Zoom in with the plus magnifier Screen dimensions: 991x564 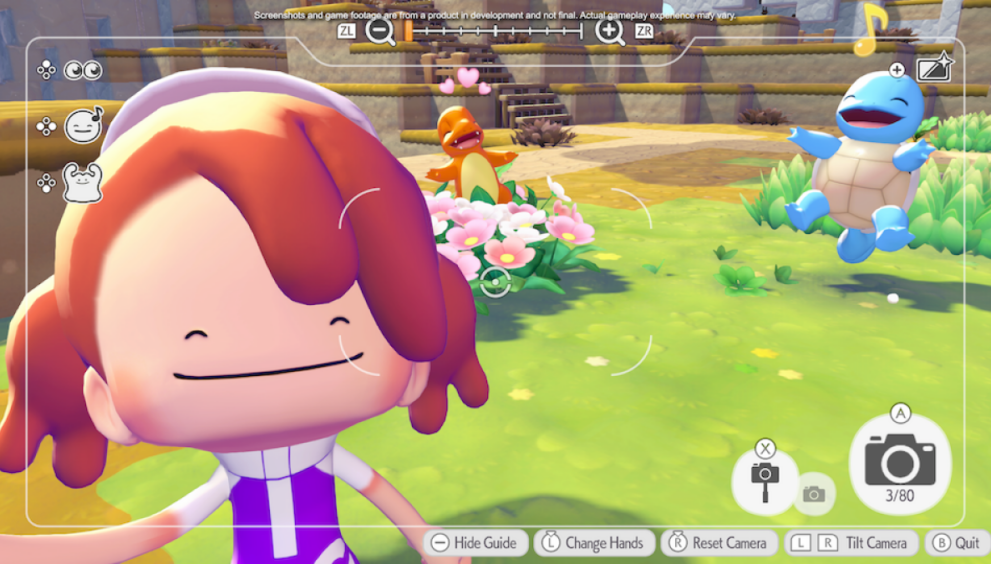(609, 31)
